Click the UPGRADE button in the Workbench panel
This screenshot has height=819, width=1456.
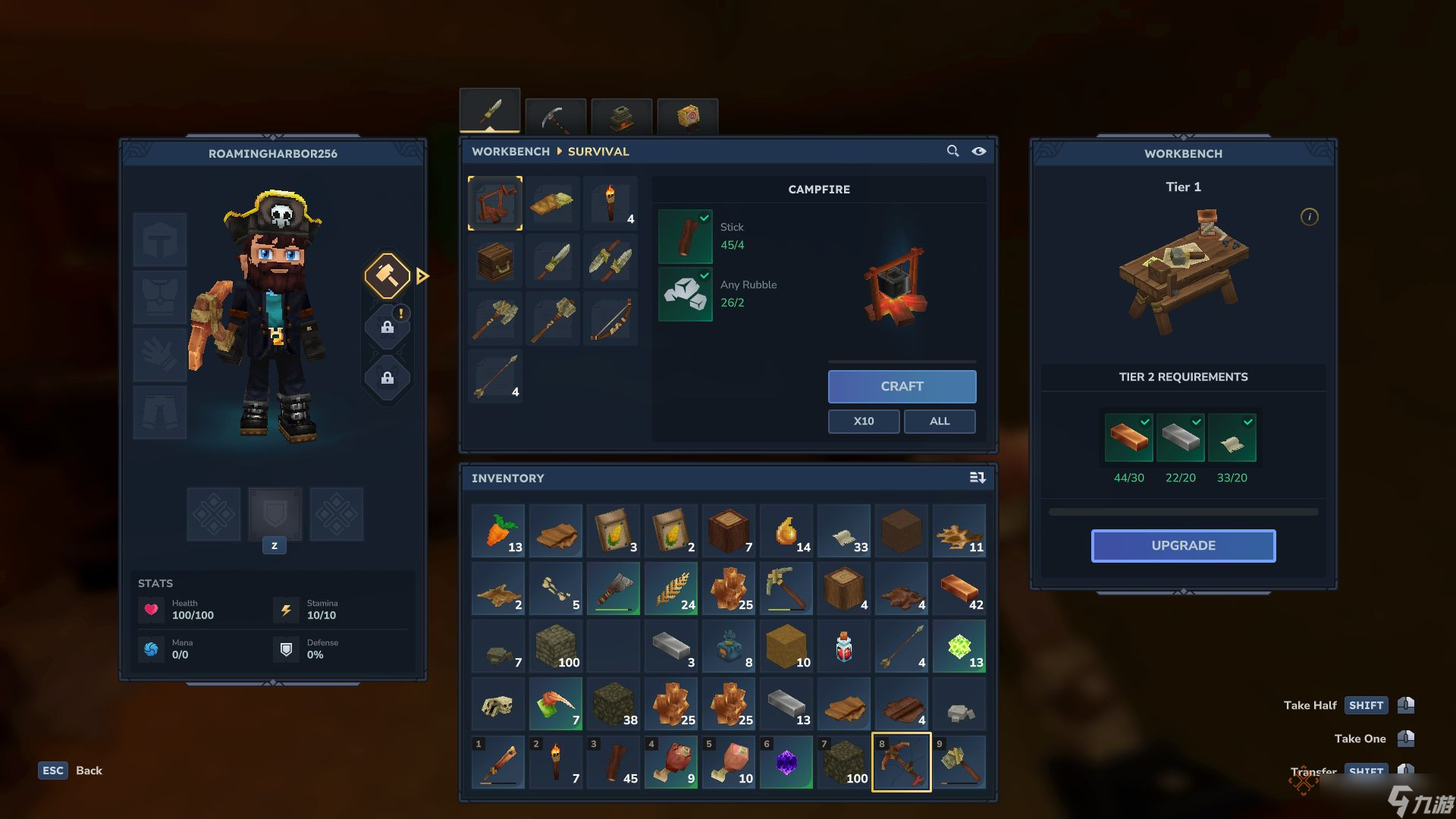tap(1182, 545)
